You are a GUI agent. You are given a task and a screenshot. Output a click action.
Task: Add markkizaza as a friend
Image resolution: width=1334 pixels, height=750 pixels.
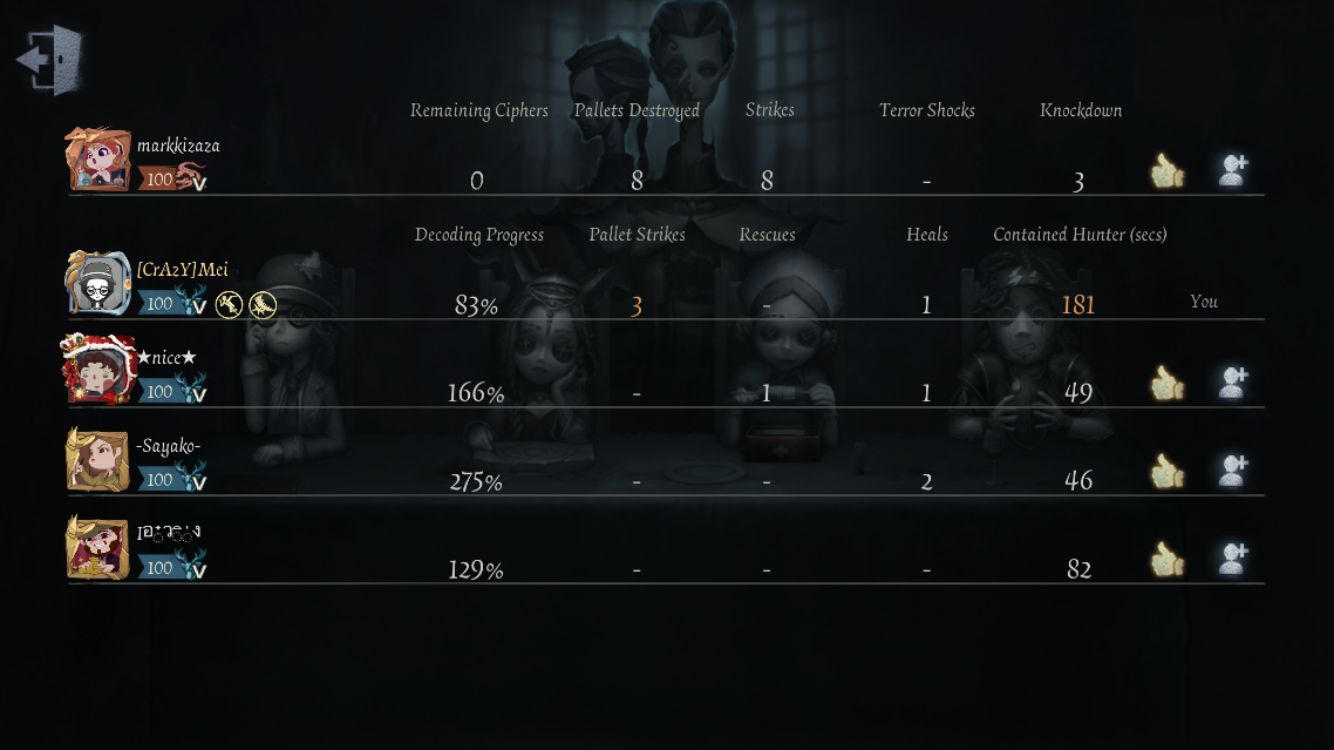(x=1232, y=171)
